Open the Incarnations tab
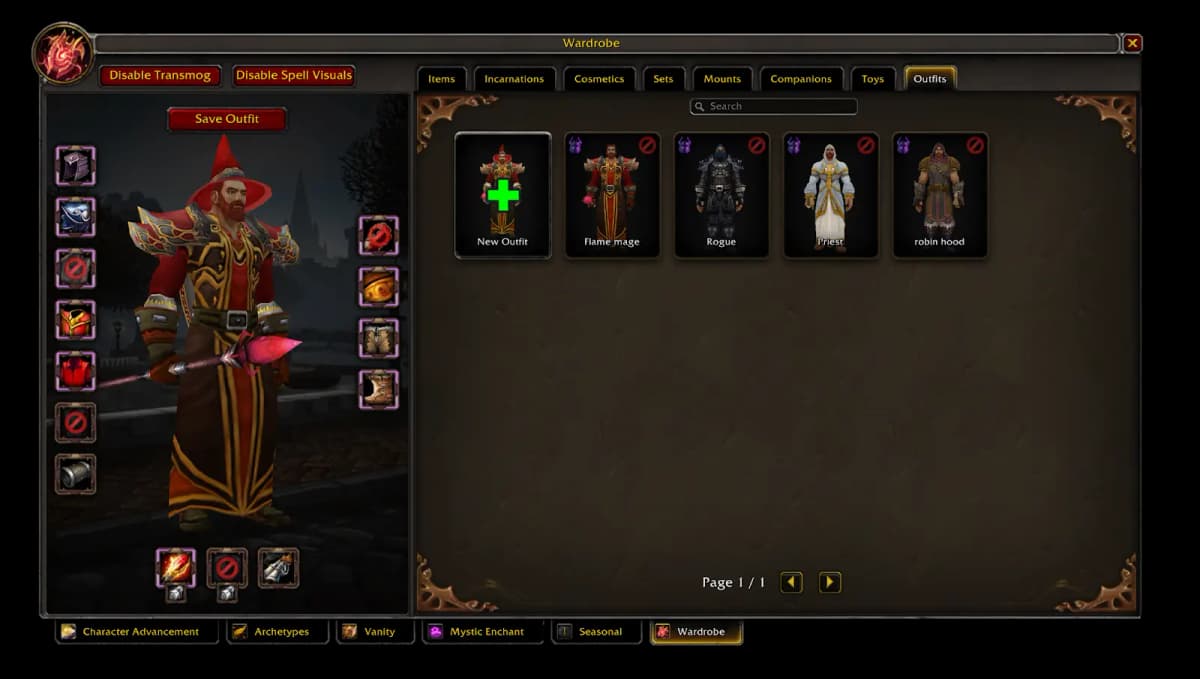Viewport: 1200px width, 679px height. (x=514, y=79)
